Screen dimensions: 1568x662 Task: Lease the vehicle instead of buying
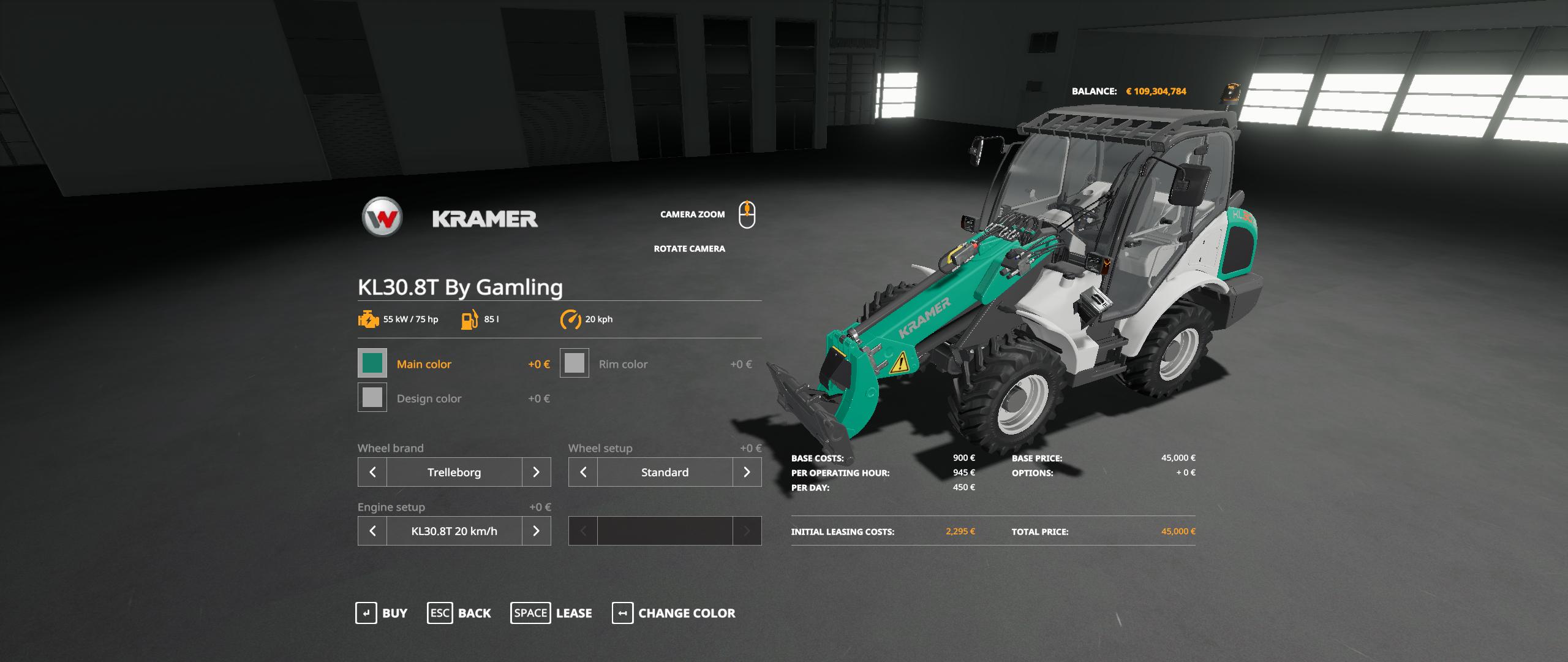[551, 613]
